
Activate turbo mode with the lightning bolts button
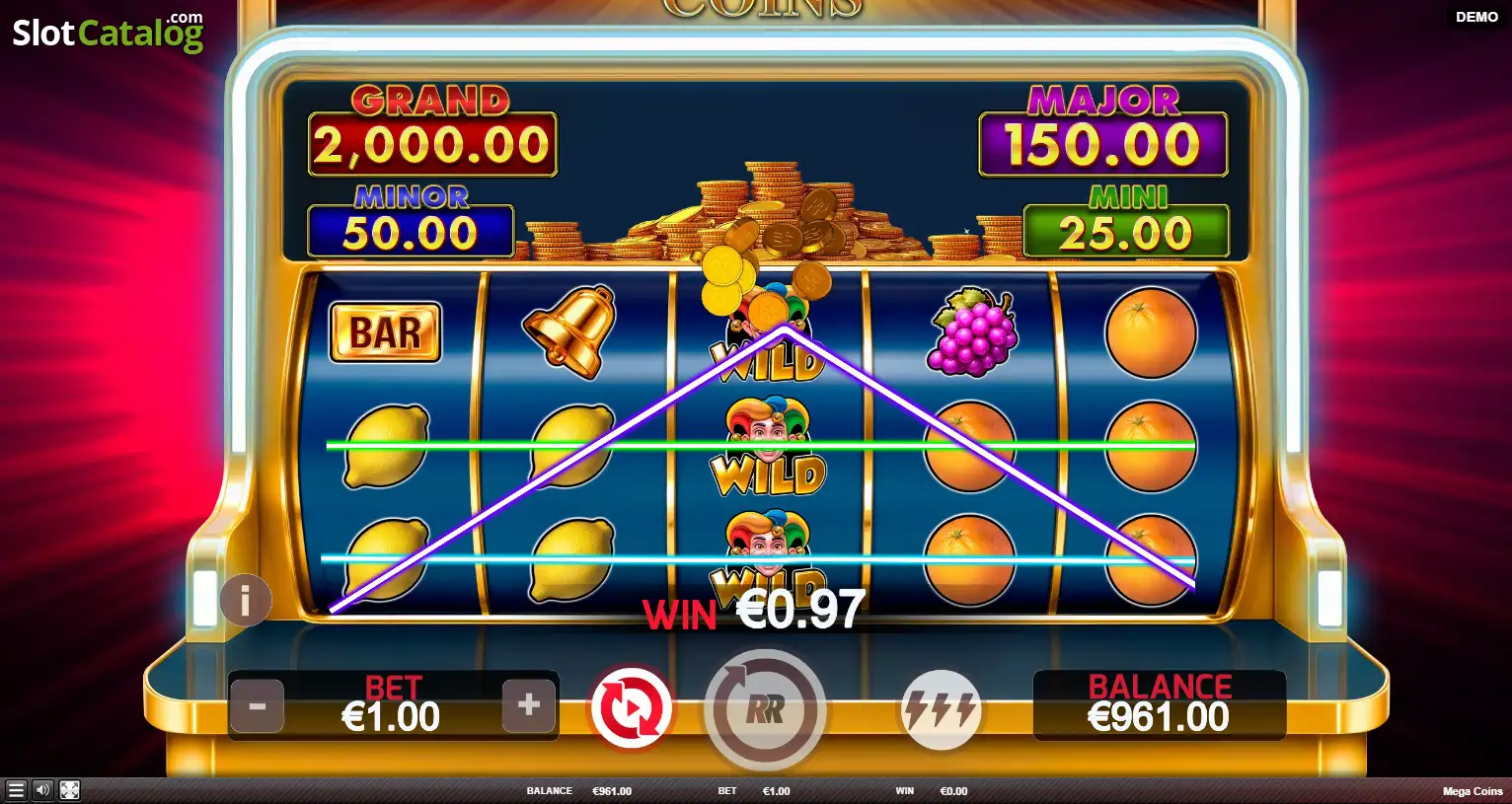coord(941,709)
